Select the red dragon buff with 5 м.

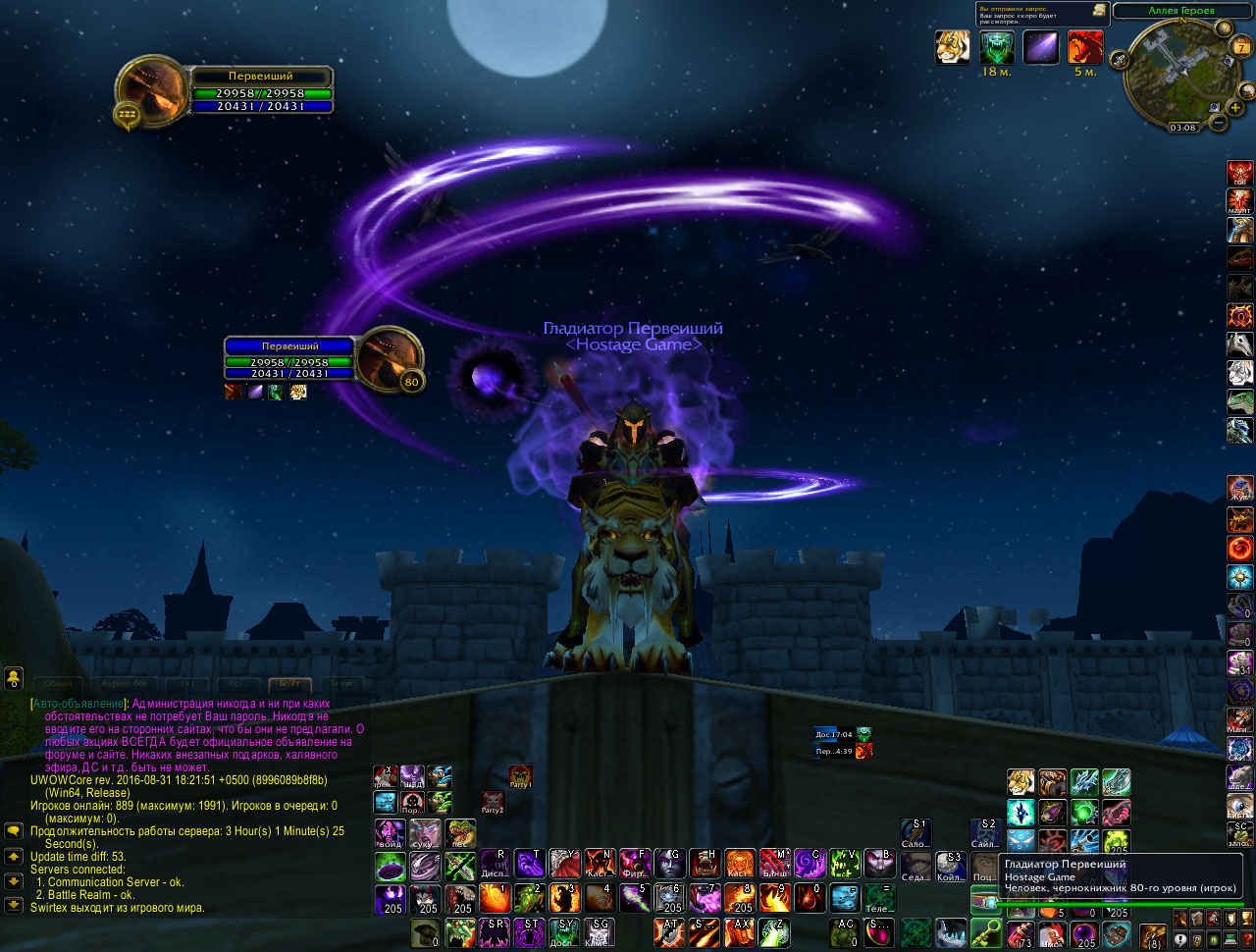(1084, 47)
